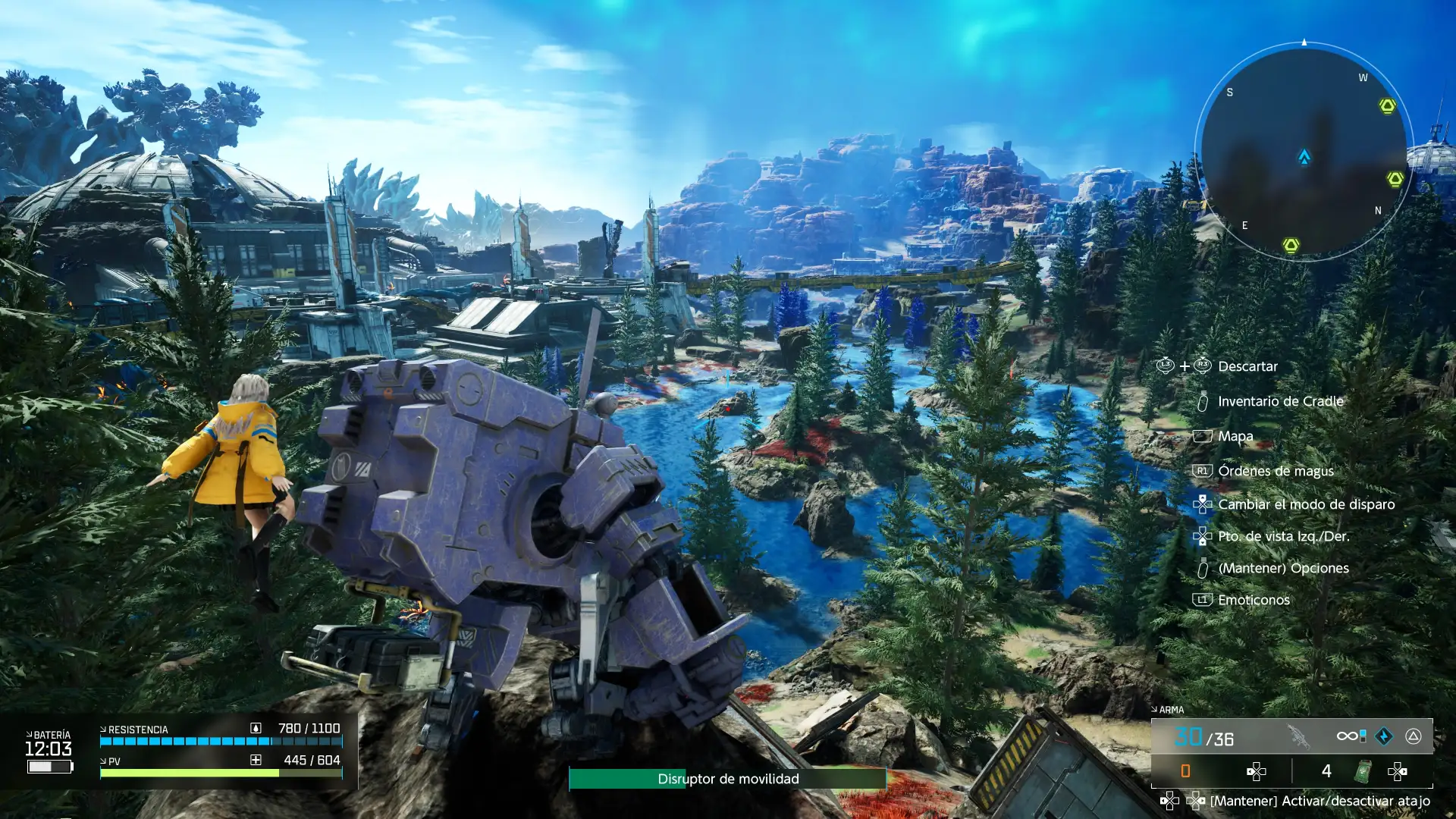Select the blue energy diamond icon

coord(1384,736)
